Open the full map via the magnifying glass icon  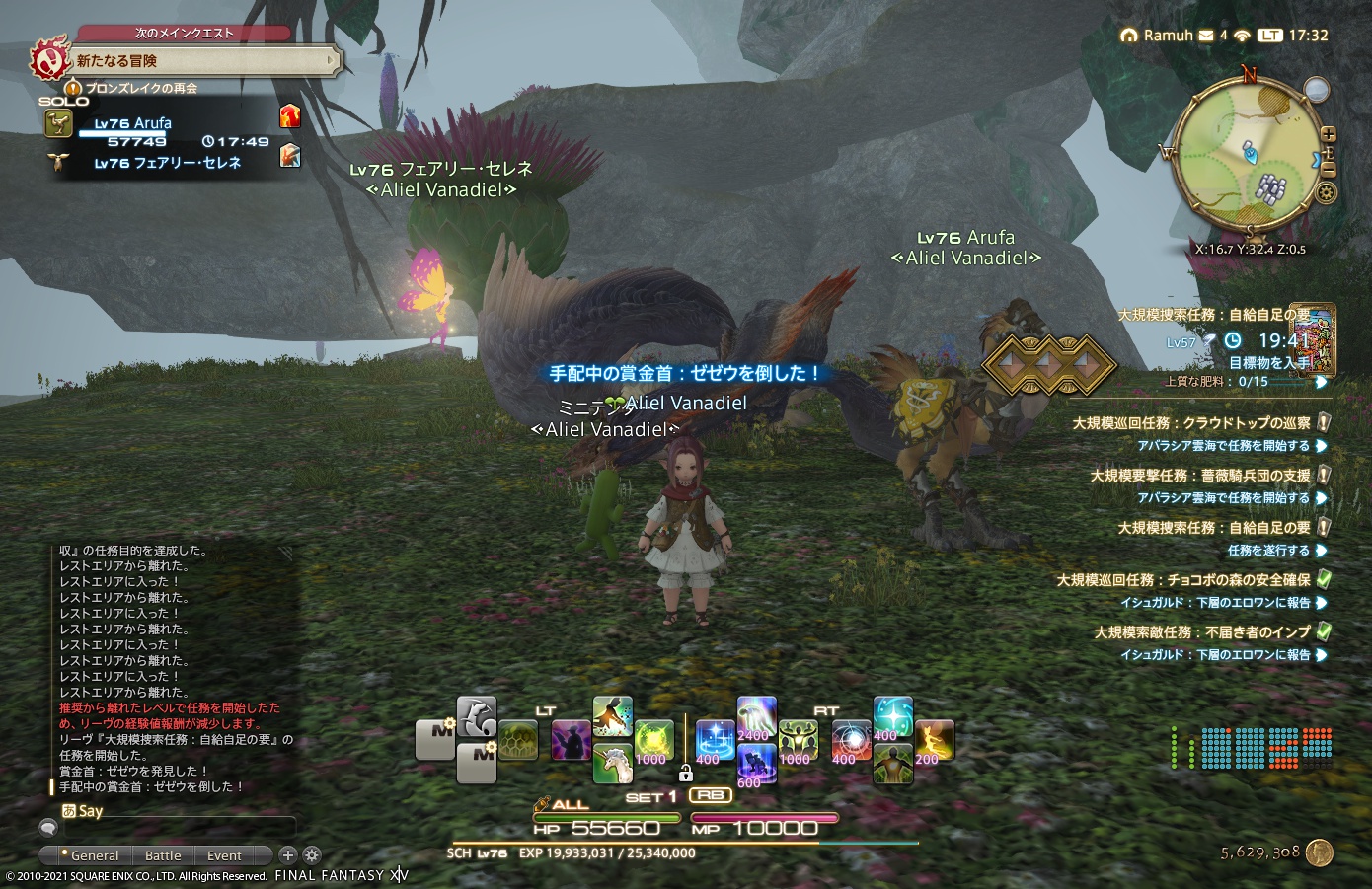(1315, 87)
